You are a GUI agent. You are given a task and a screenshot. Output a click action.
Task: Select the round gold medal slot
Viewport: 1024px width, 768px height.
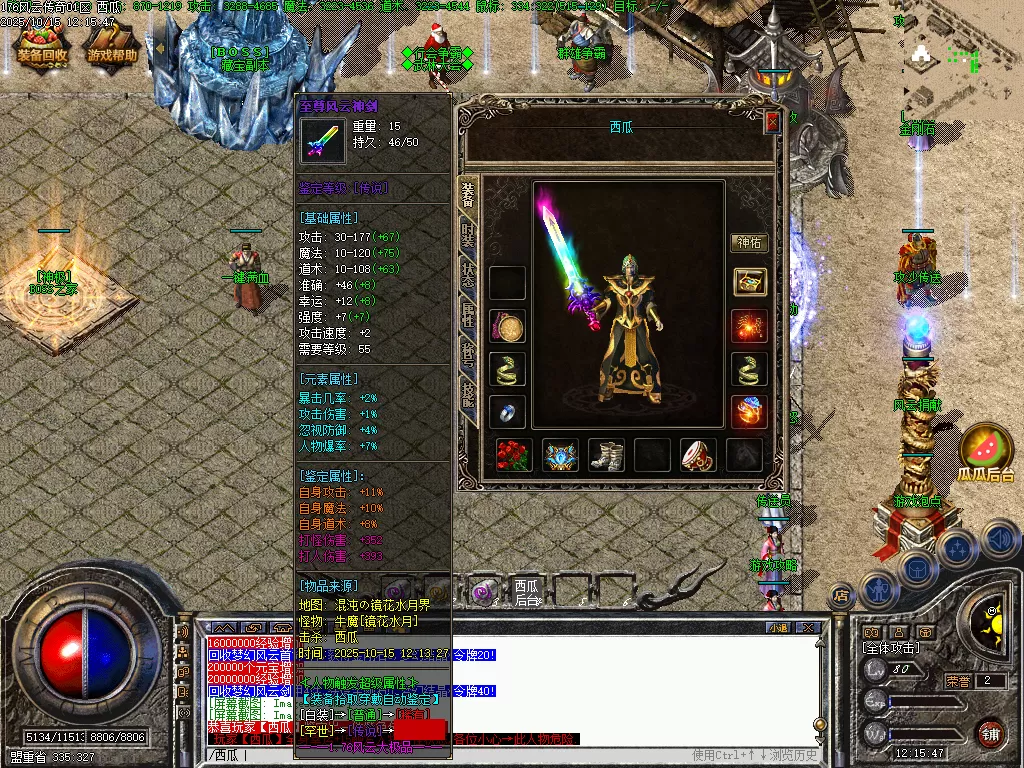(x=508, y=327)
